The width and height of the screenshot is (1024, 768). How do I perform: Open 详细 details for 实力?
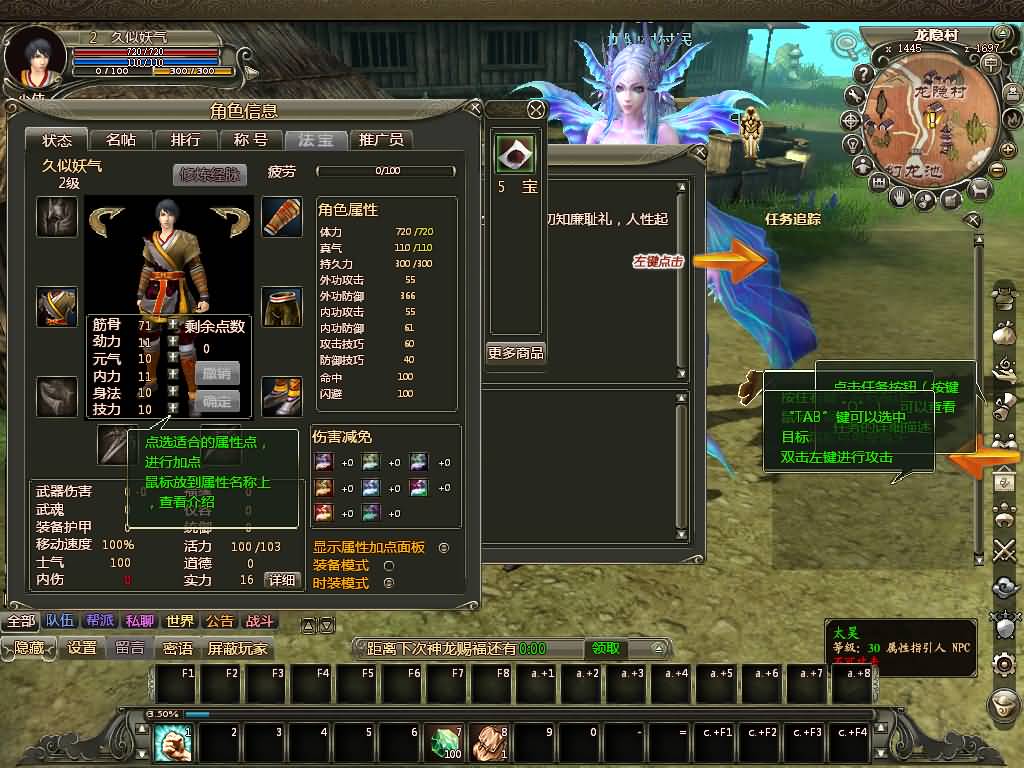[281, 580]
